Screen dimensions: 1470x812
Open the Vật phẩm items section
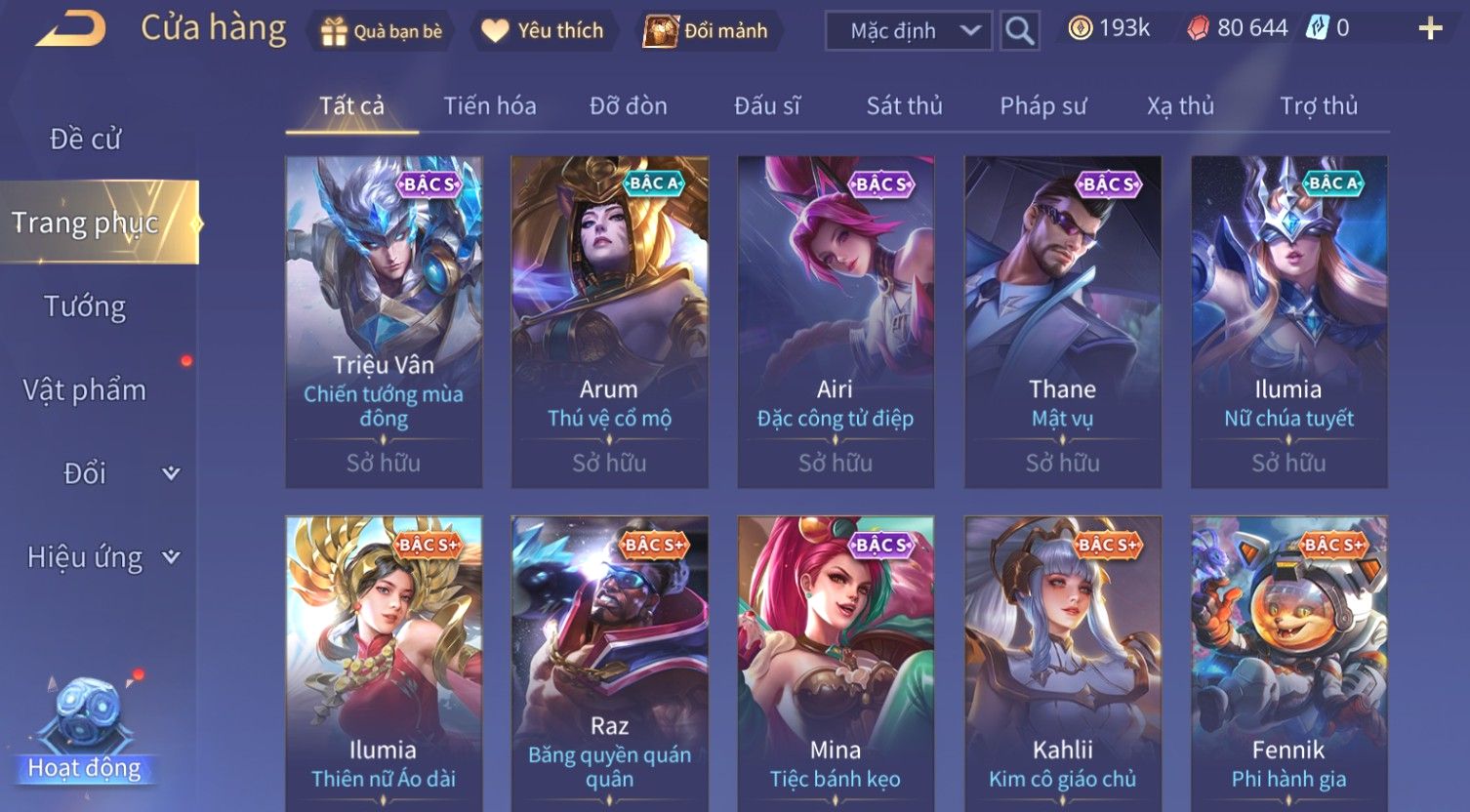click(x=85, y=390)
